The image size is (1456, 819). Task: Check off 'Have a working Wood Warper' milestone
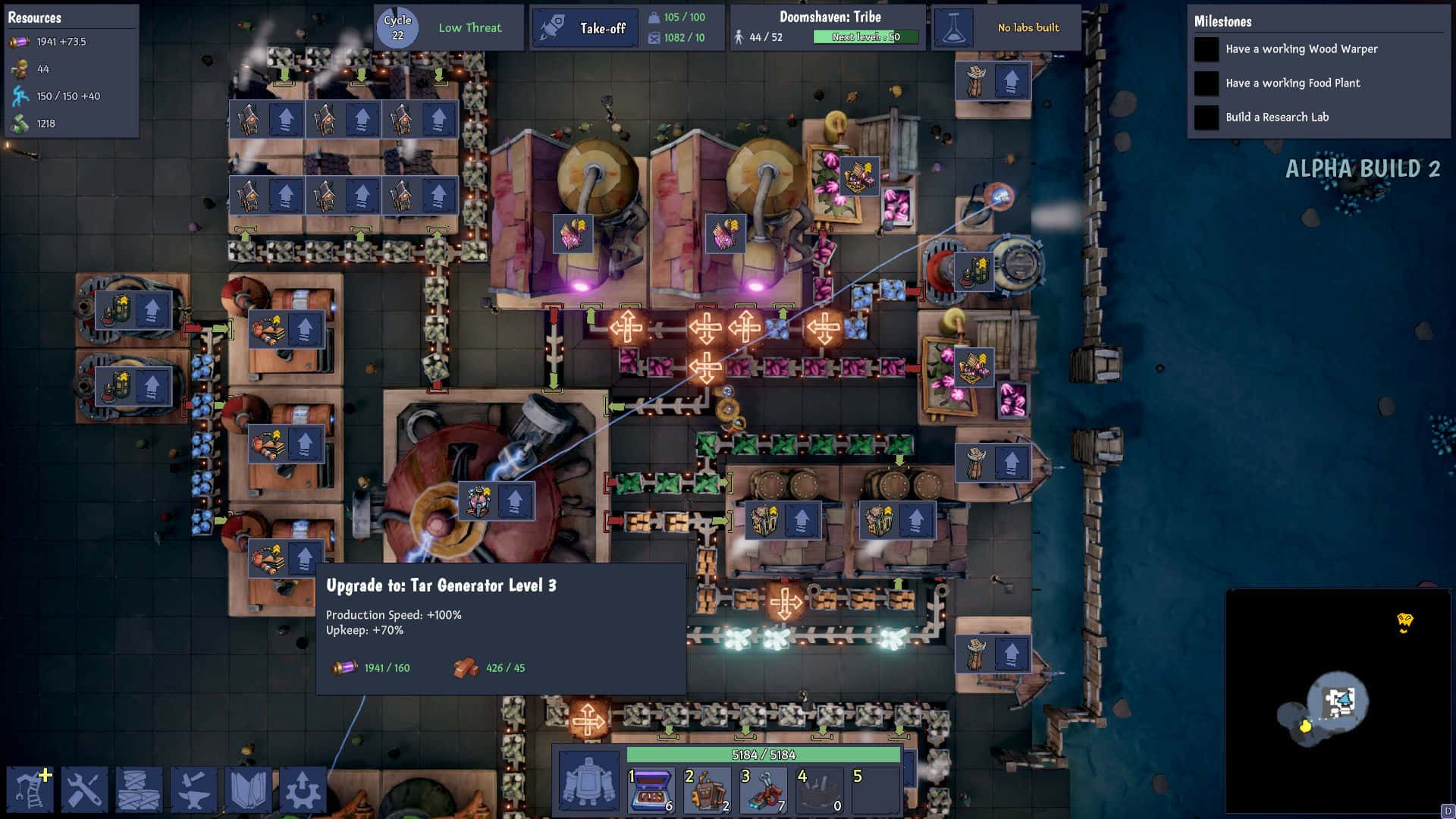(1206, 49)
